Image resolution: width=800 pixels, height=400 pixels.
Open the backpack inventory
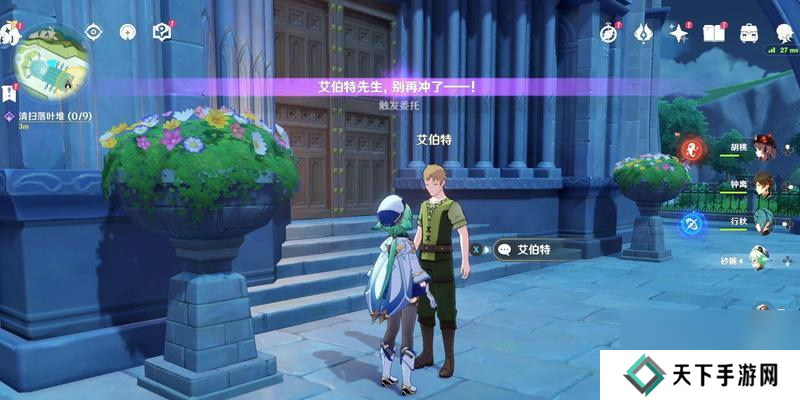coord(749,32)
